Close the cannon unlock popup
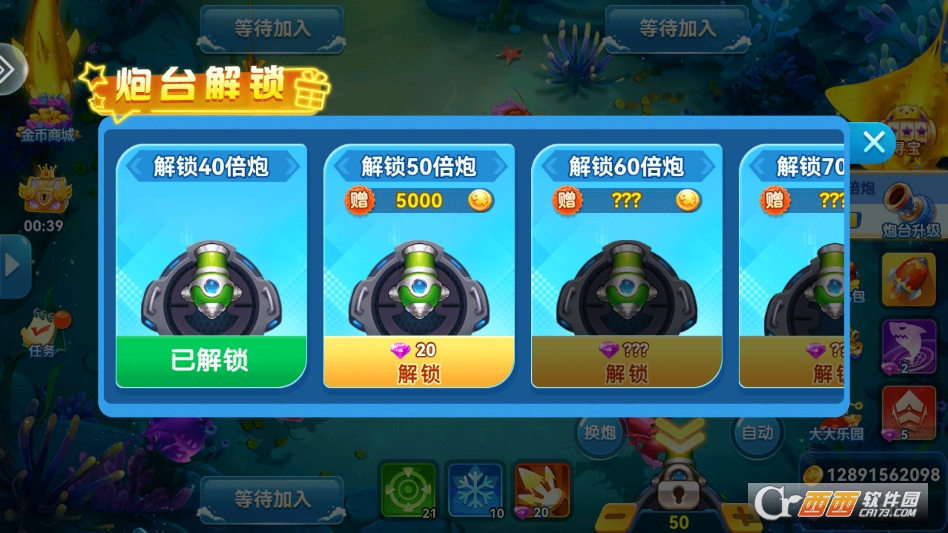The width and height of the screenshot is (948, 533). tap(873, 142)
